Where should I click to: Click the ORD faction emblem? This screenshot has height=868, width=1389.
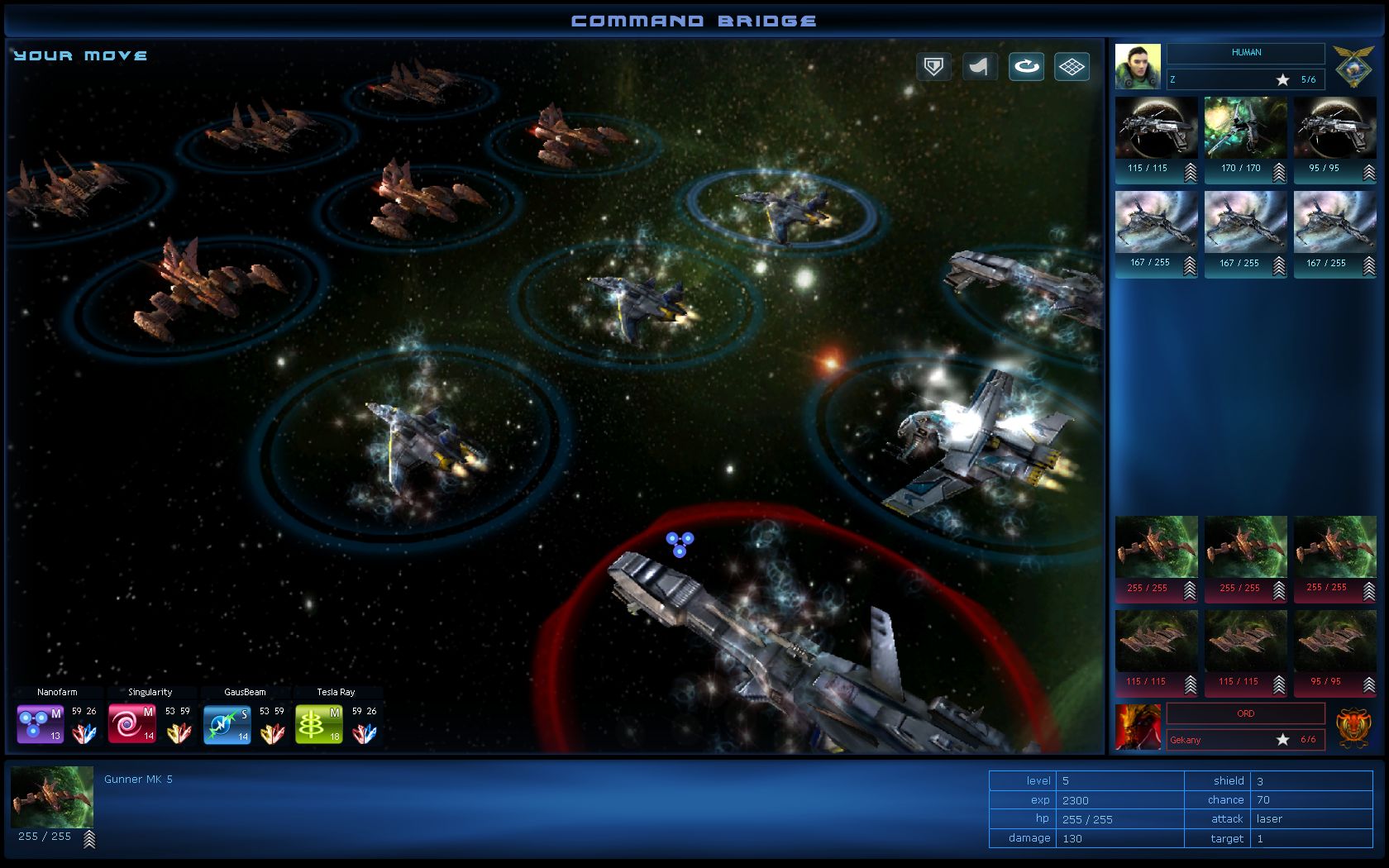click(x=1355, y=724)
